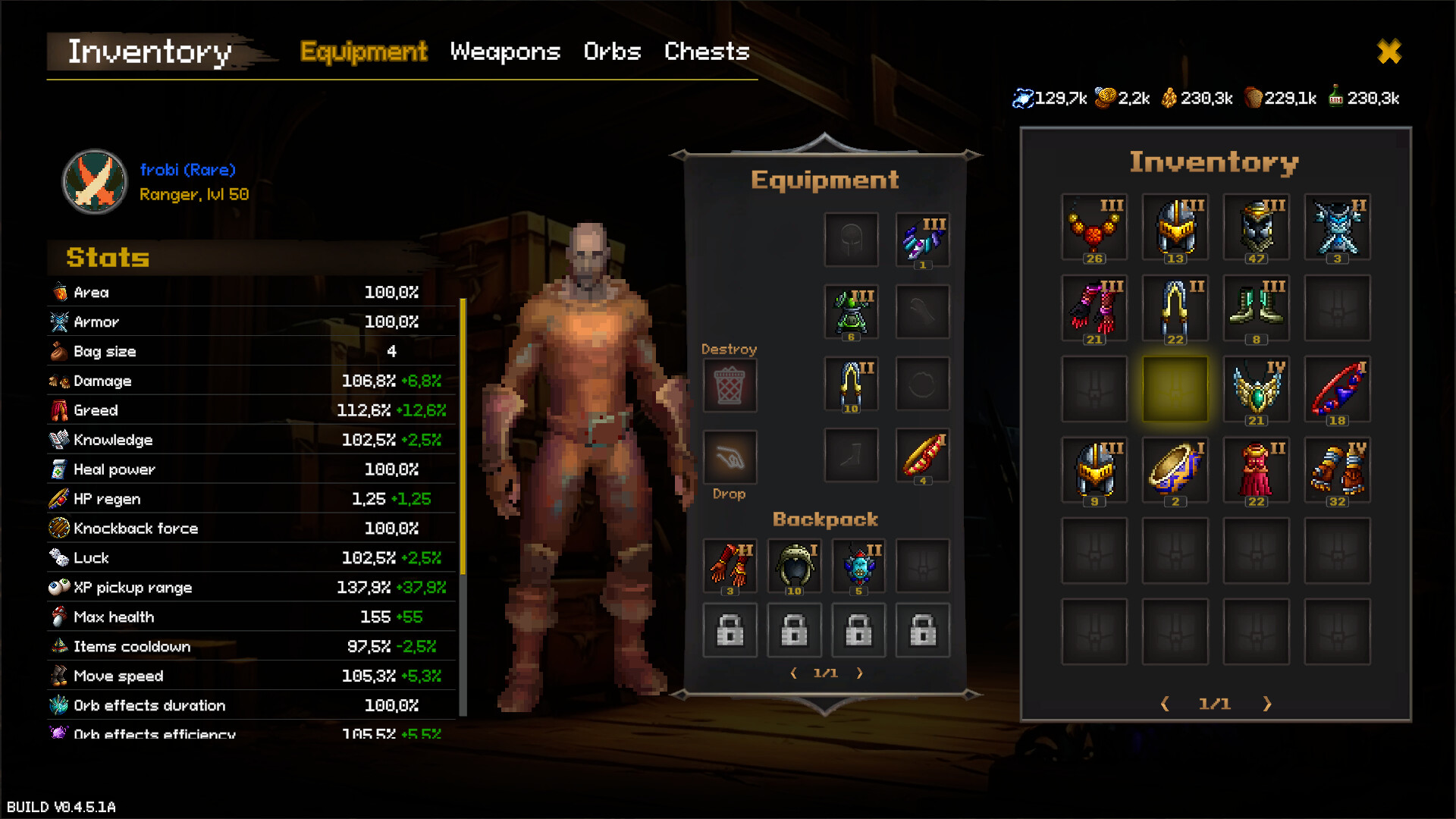Select the rank IV winged necklace in Inventory
The image size is (1456, 819).
pos(1256,389)
